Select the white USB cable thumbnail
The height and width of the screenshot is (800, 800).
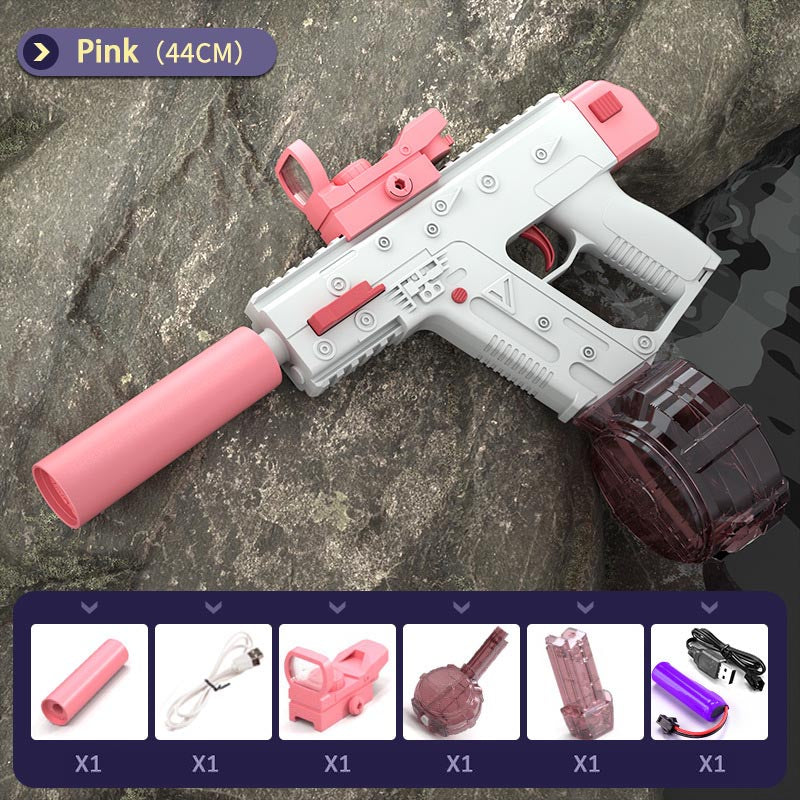point(213,682)
